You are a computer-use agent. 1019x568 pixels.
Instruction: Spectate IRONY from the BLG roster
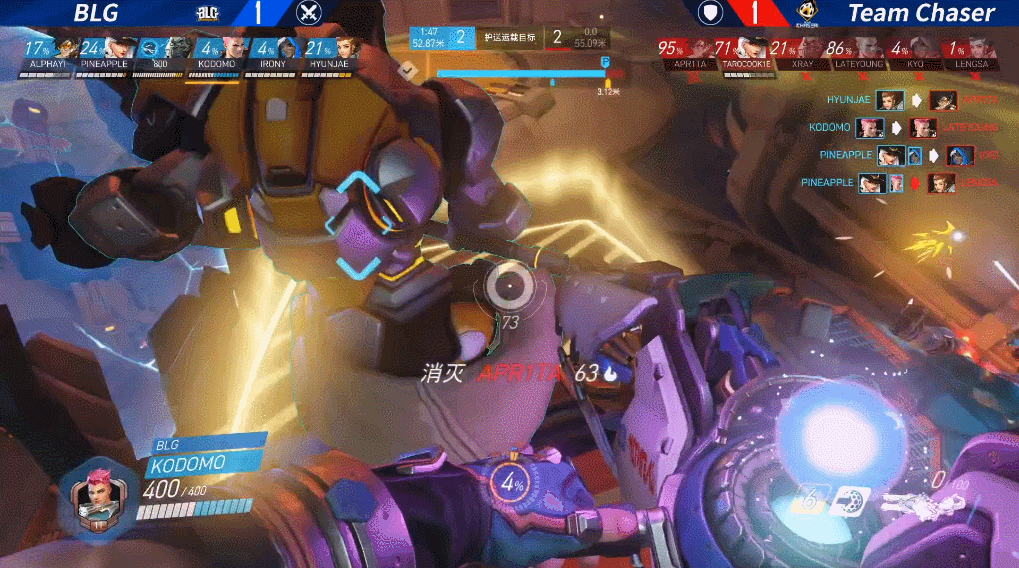(x=287, y=50)
